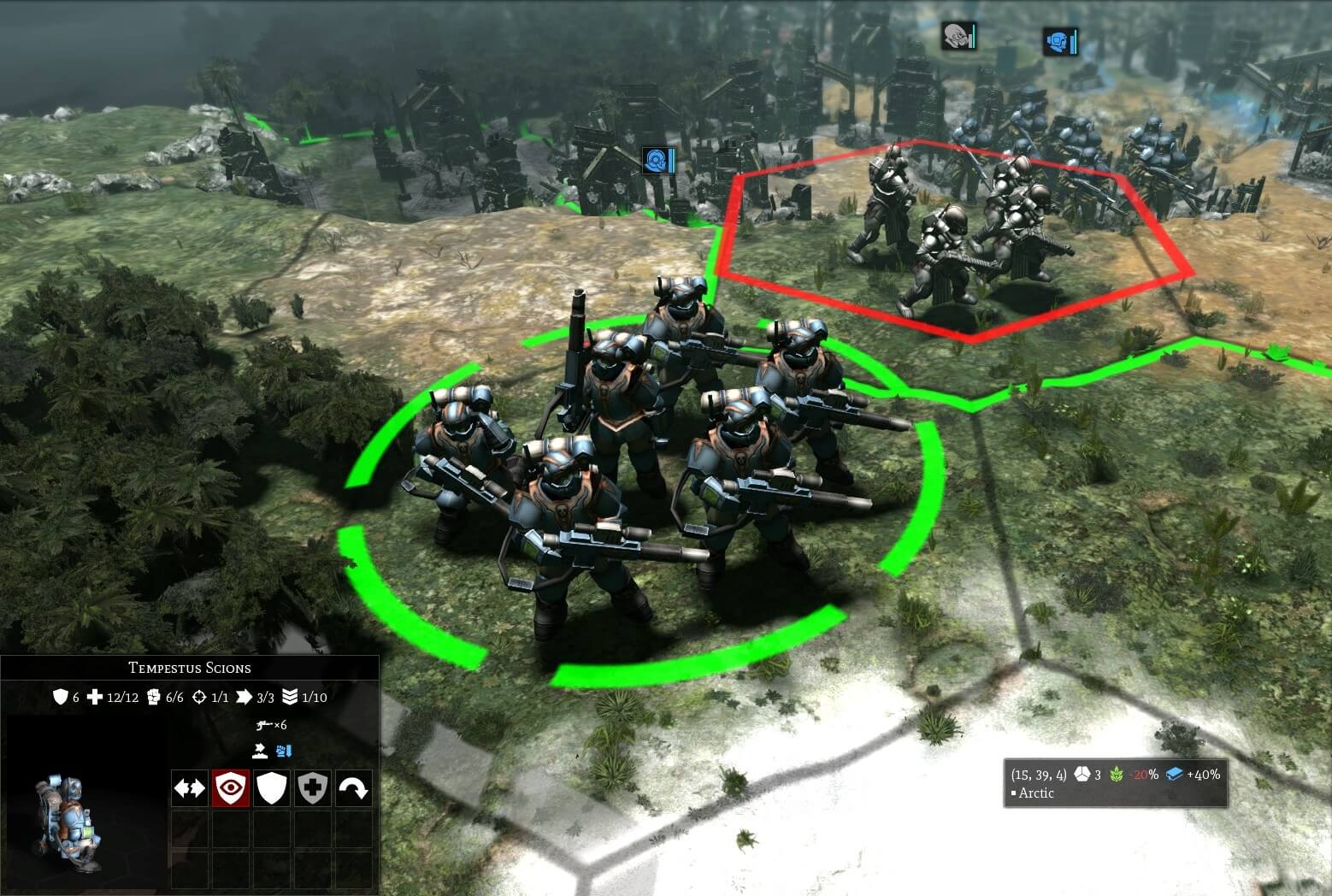Select the grey bearded-head unit marker
1332x896 pixels.
958,37
